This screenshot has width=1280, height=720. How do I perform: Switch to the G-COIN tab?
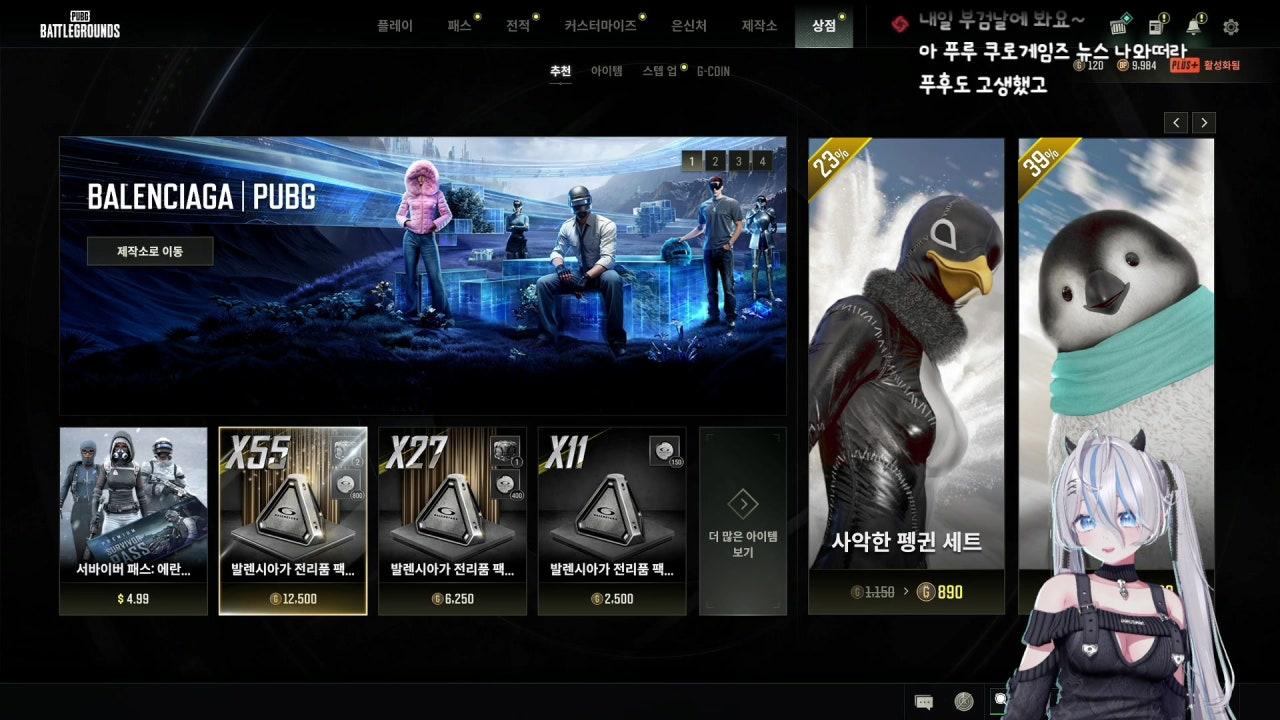[713, 71]
